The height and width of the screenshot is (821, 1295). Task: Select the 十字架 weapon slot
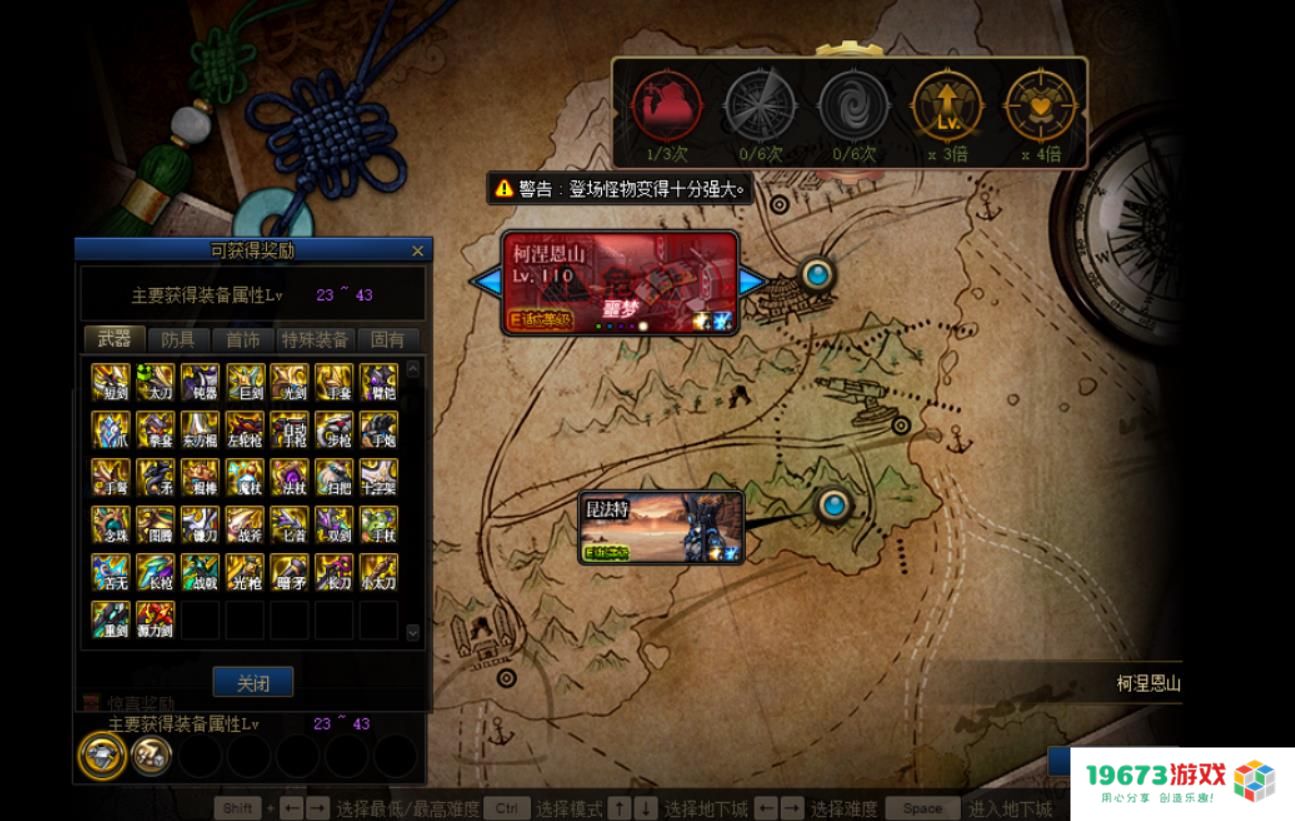[379, 478]
